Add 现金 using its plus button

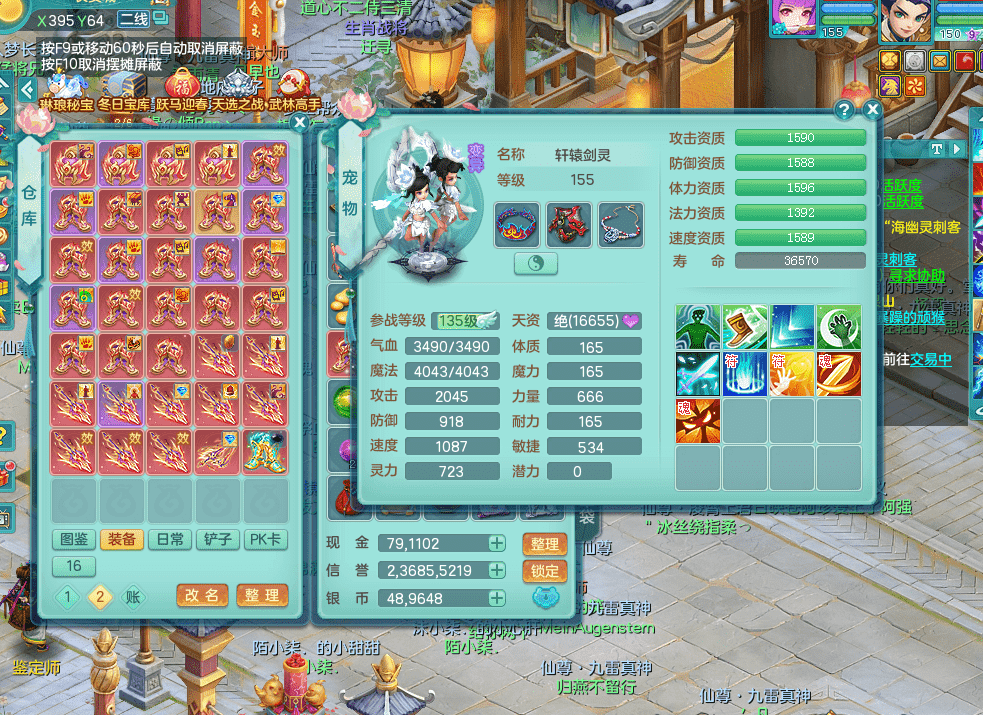497,544
